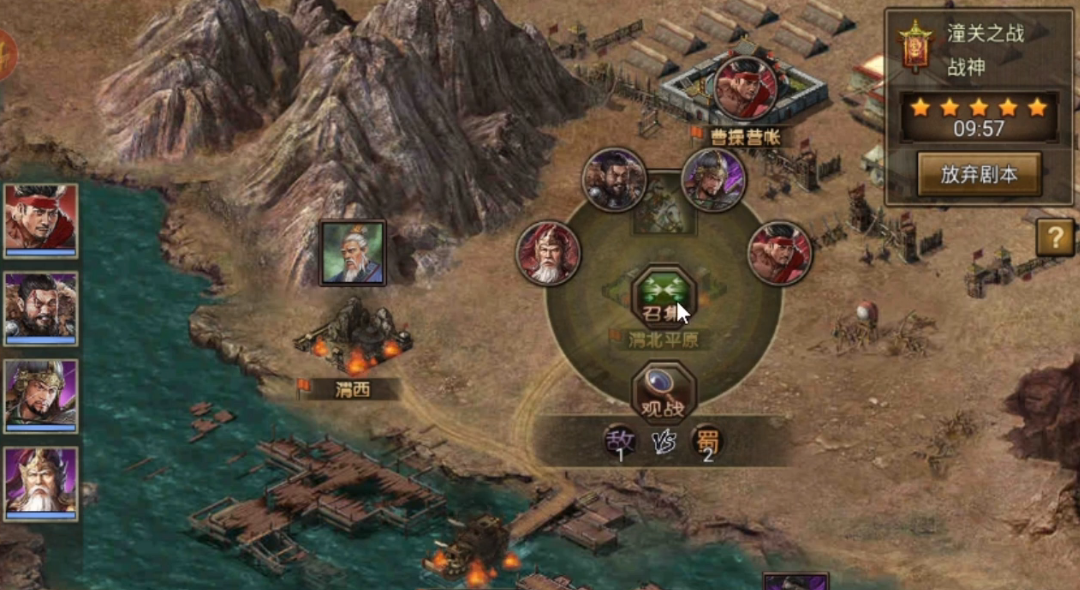Open 观战 to spectate the battle
This screenshot has width=1080, height=590.
pos(664,393)
